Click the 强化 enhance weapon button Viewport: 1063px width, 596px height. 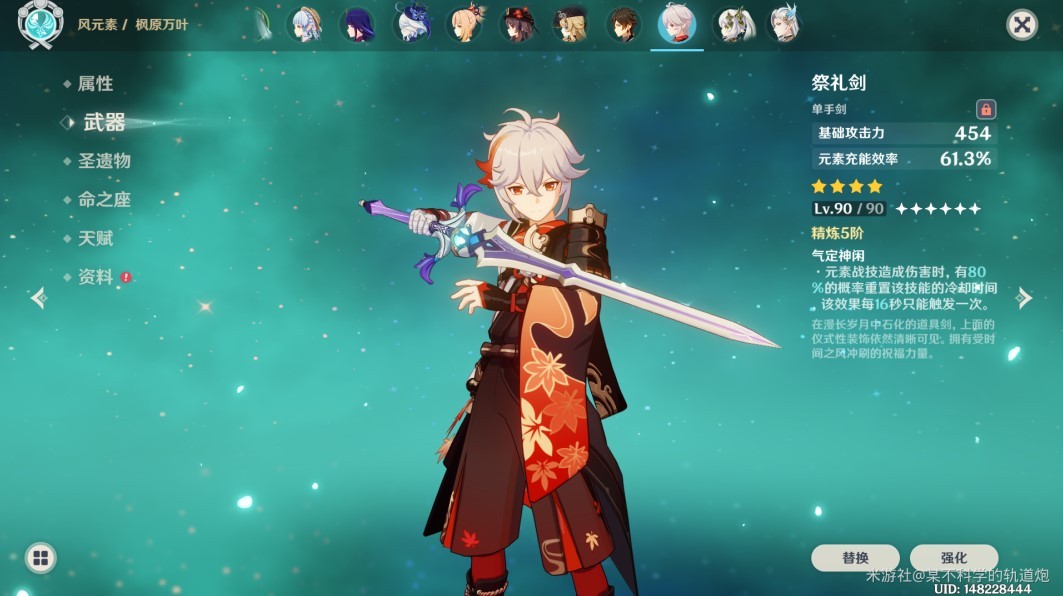953,558
